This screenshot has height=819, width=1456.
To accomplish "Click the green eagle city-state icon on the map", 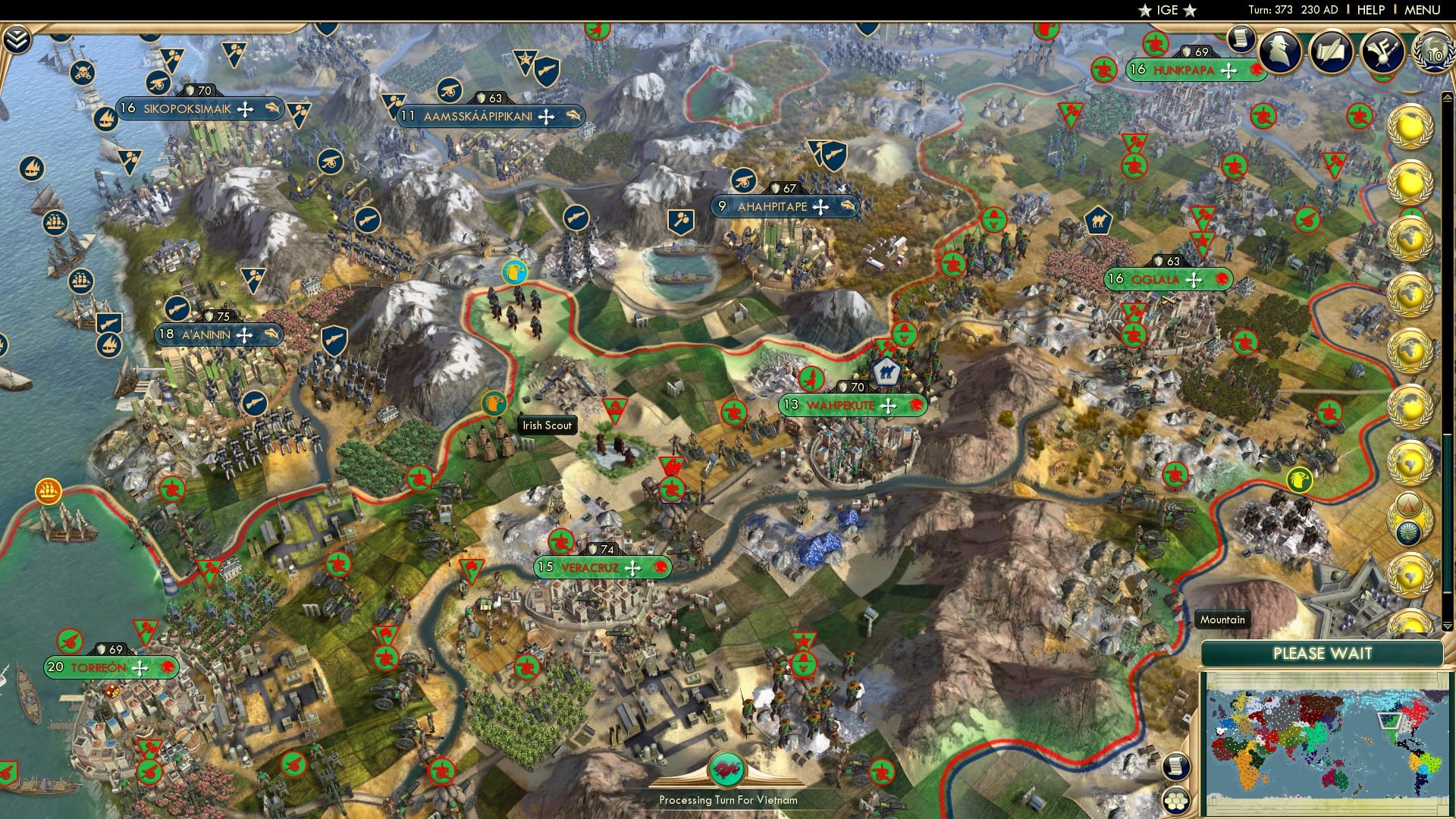I will coord(1302,479).
